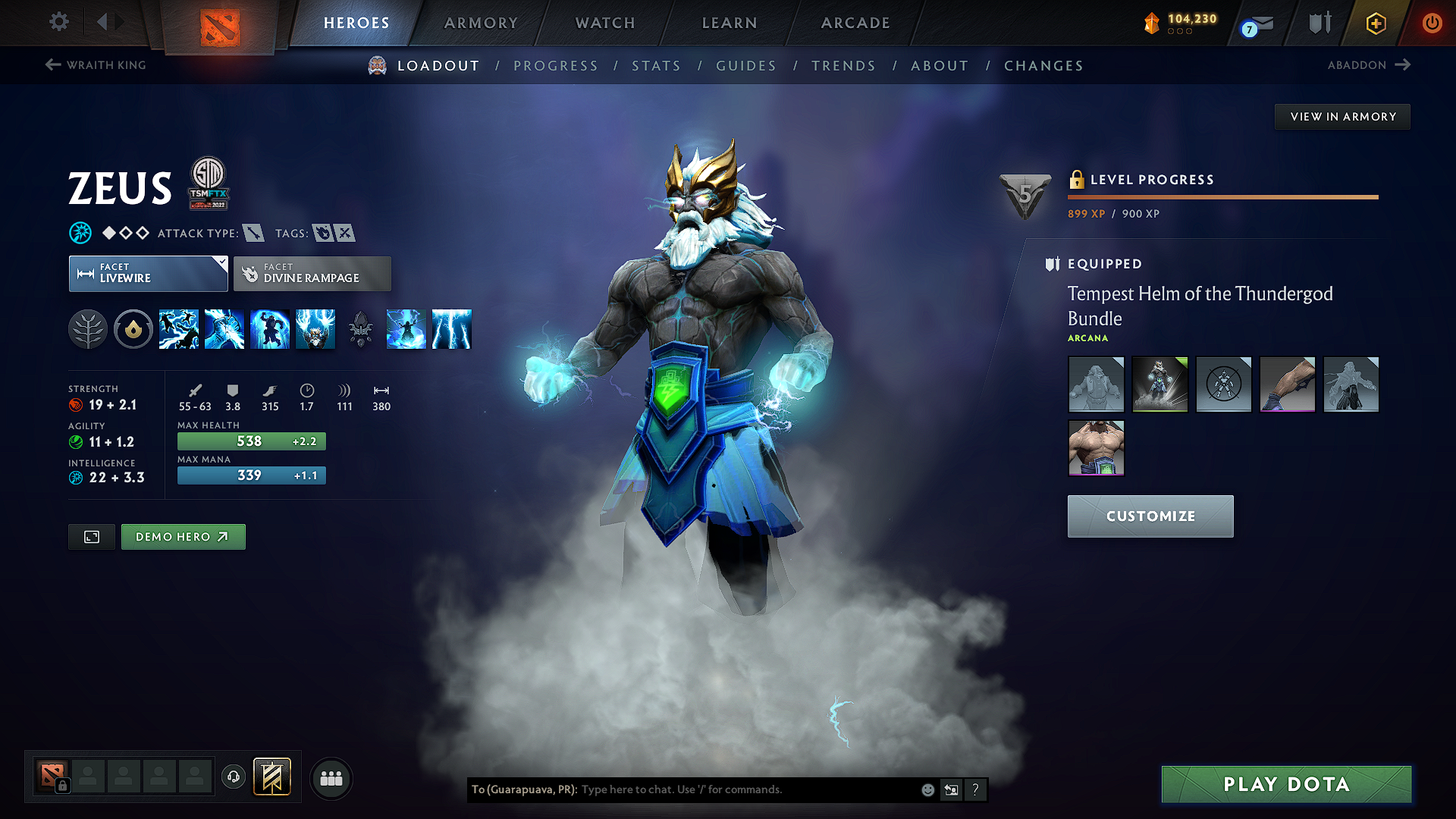Select Zeus's Arc Lightning ability icon
The height and width of the screenshot is (819, 1456).
click(179, 328)
